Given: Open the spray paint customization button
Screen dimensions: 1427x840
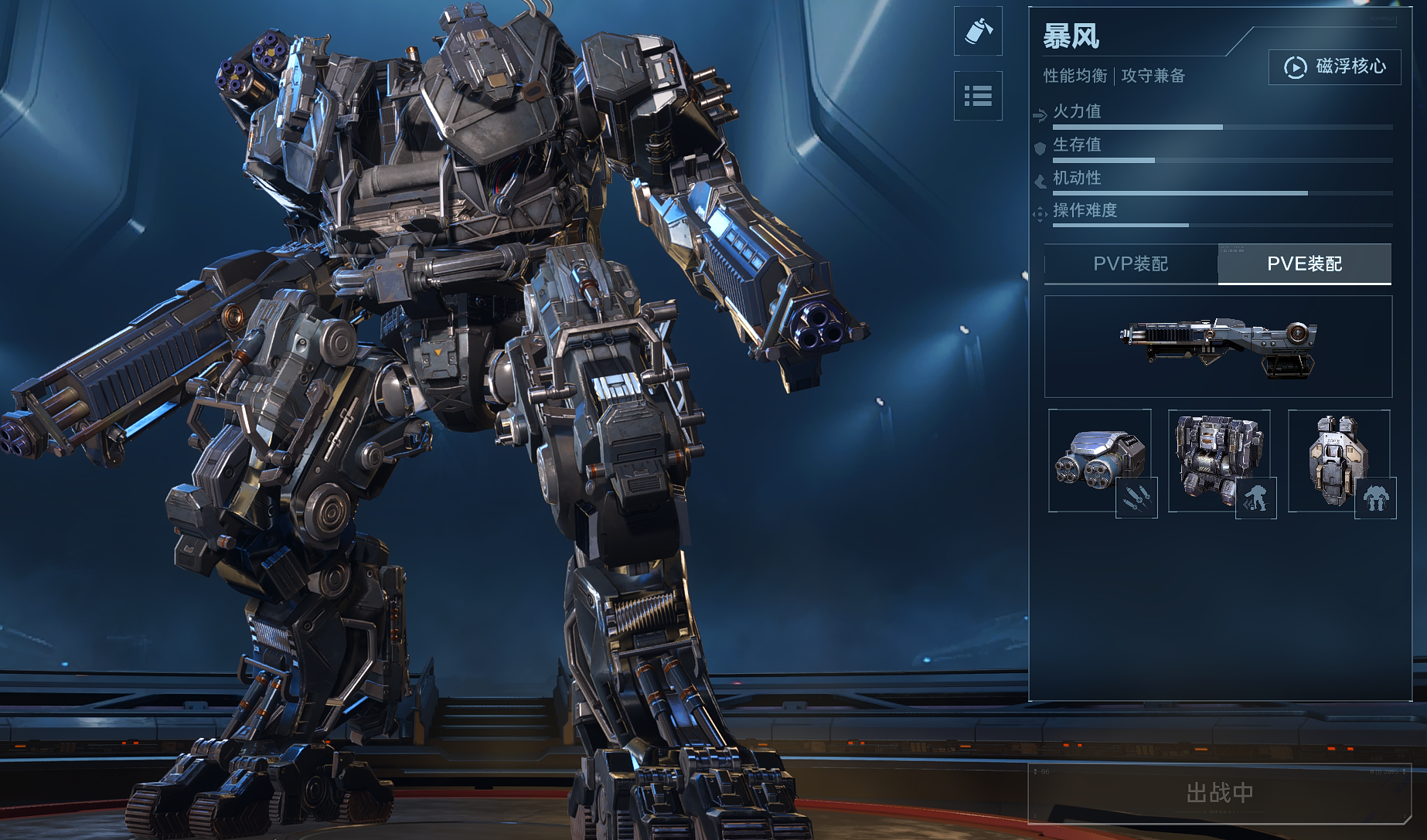Looking at the screenshot, I should click(x=978, y=31).
